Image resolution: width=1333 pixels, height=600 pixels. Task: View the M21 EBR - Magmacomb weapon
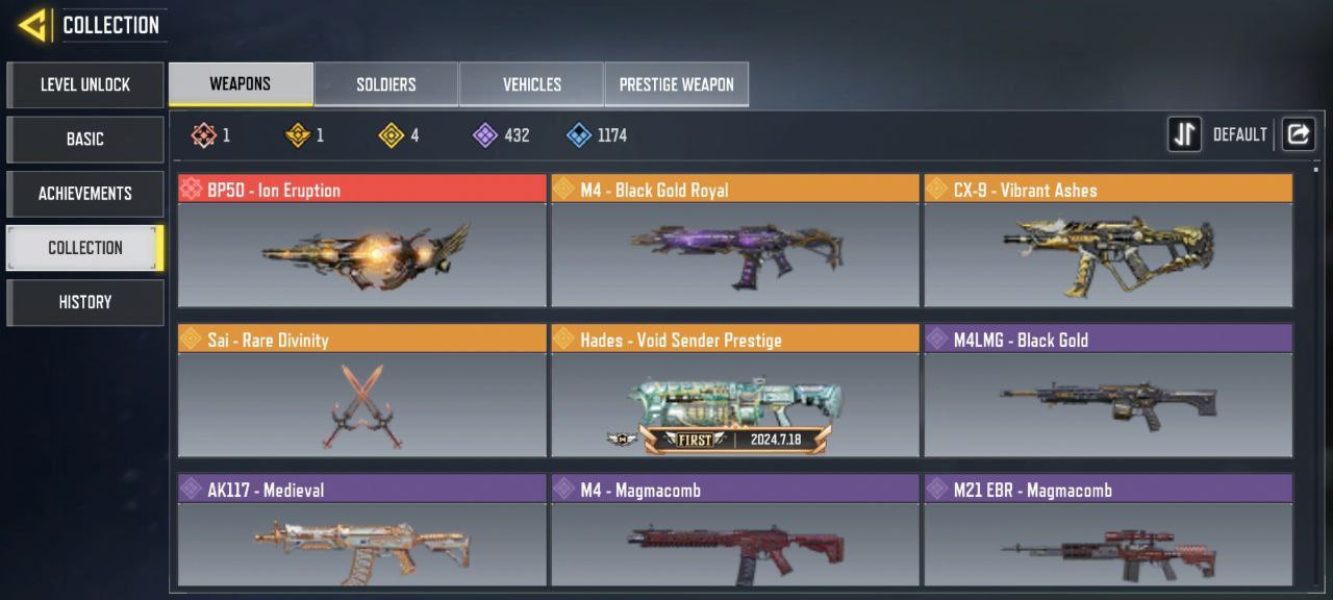(x=1108, y=531)
